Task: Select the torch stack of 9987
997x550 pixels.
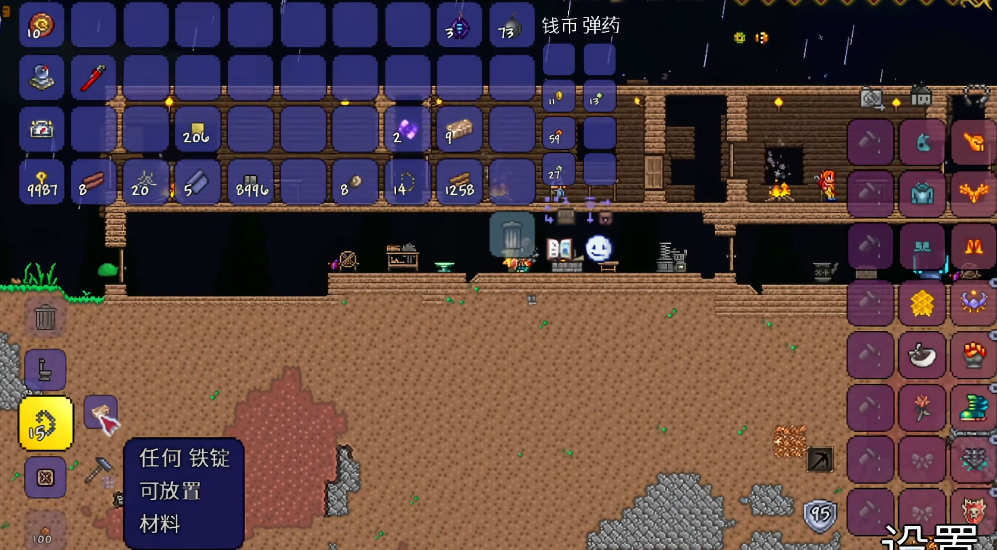Action: [42, 182]
